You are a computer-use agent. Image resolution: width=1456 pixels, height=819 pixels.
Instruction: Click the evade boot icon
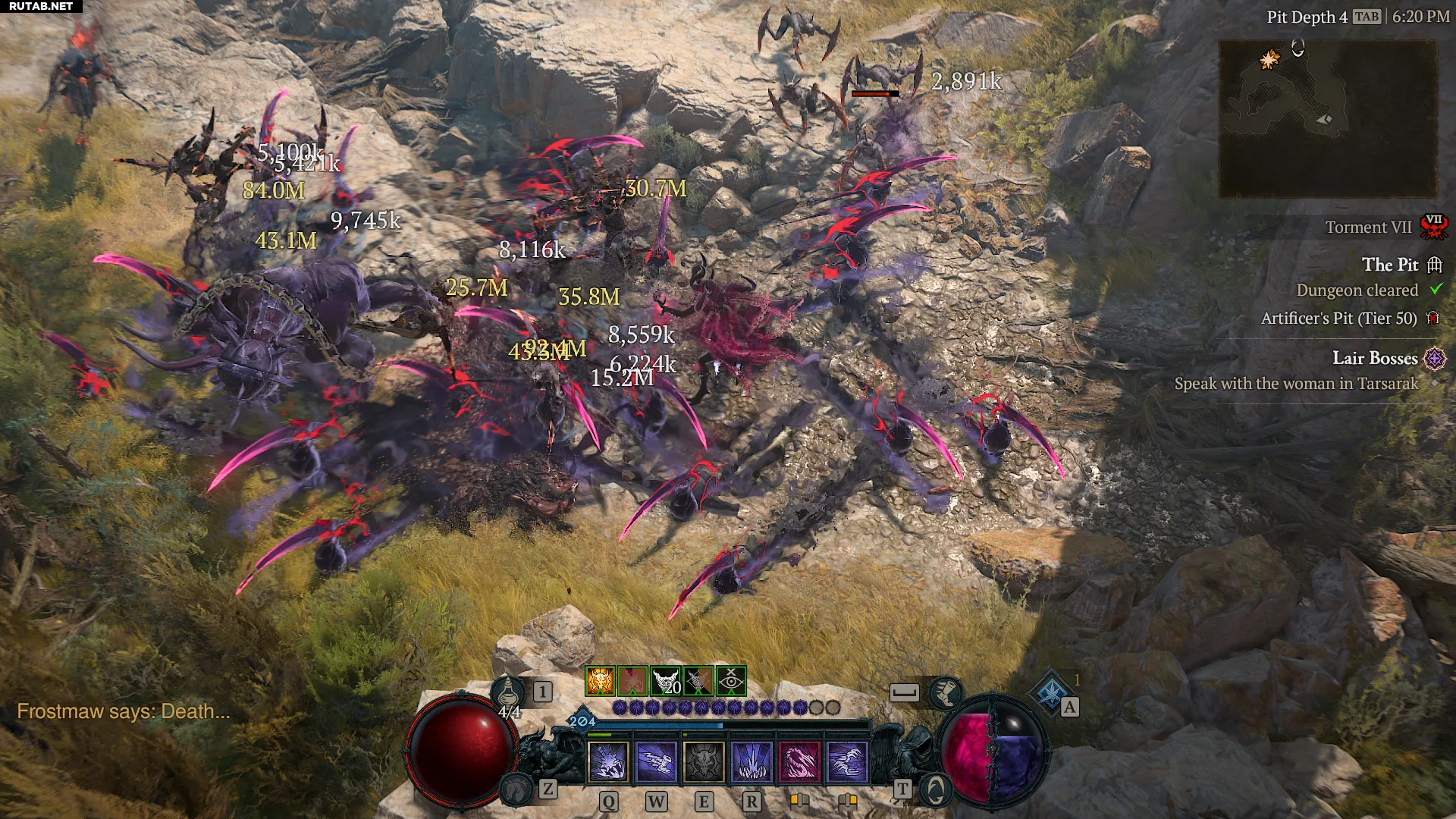[x=946, y=692]
